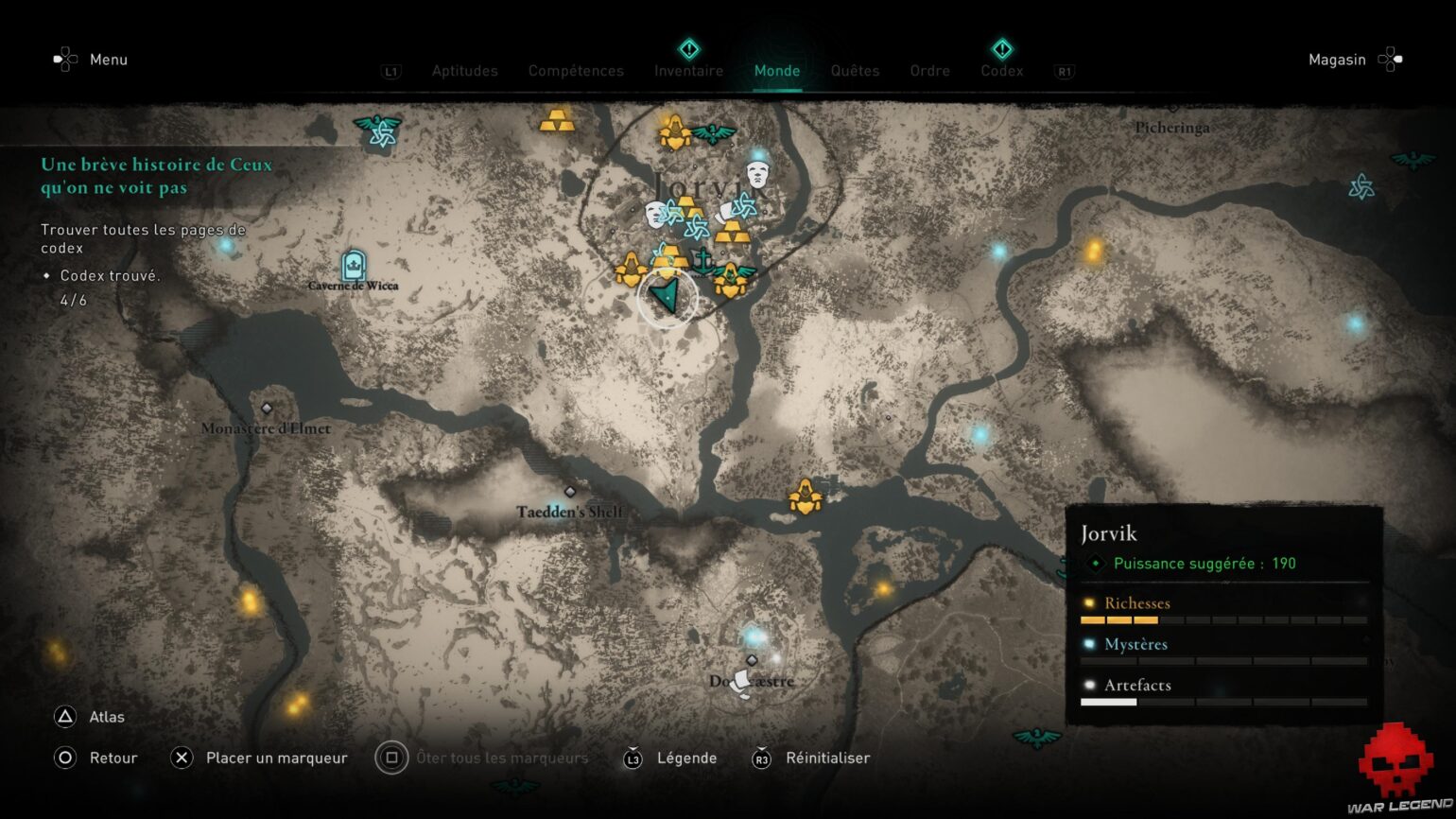1456x819 pixels.
Task: Click the player position arrow on the map
Action: coord(668,296)
